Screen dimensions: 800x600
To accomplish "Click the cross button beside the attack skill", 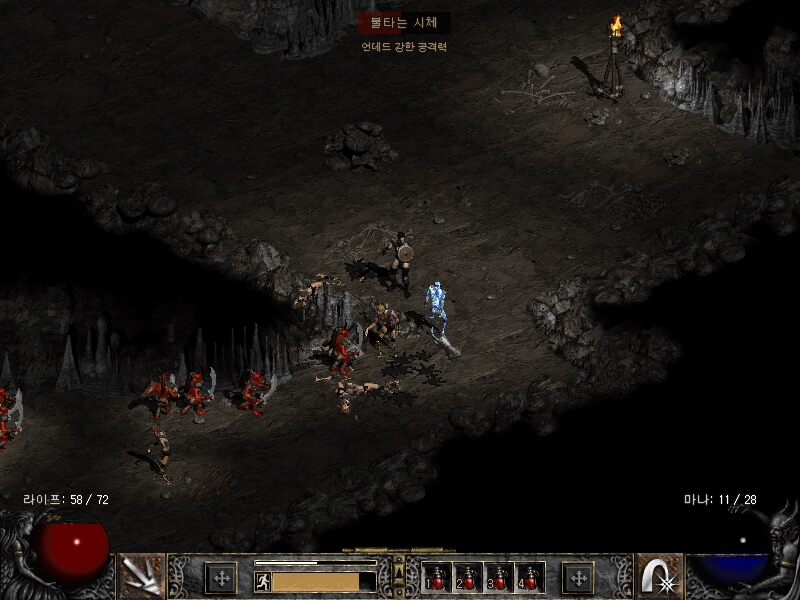I will (x=221, y=577).
